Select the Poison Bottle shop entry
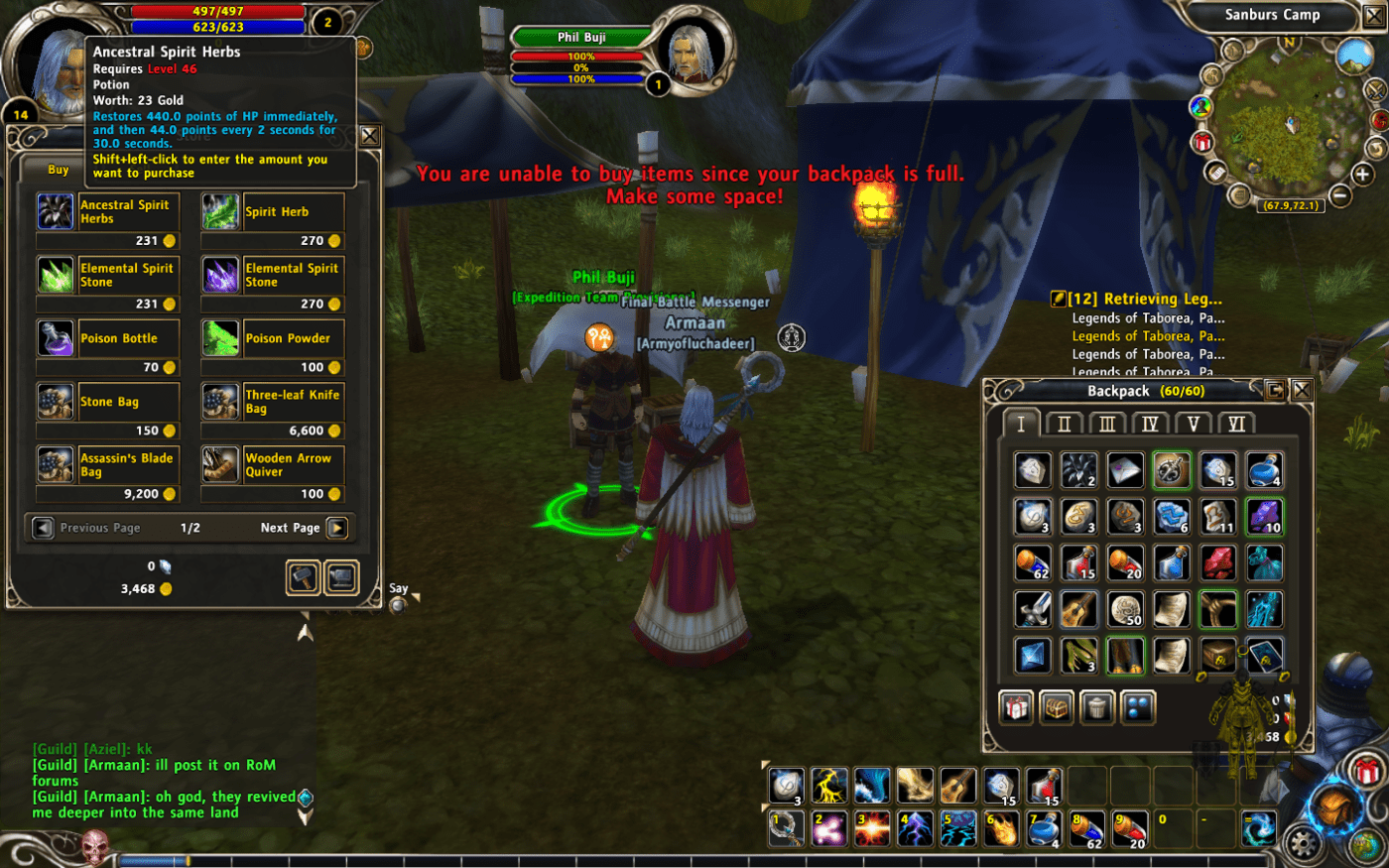The height and width of the screenshot is (868, 1389). (56, 338)
